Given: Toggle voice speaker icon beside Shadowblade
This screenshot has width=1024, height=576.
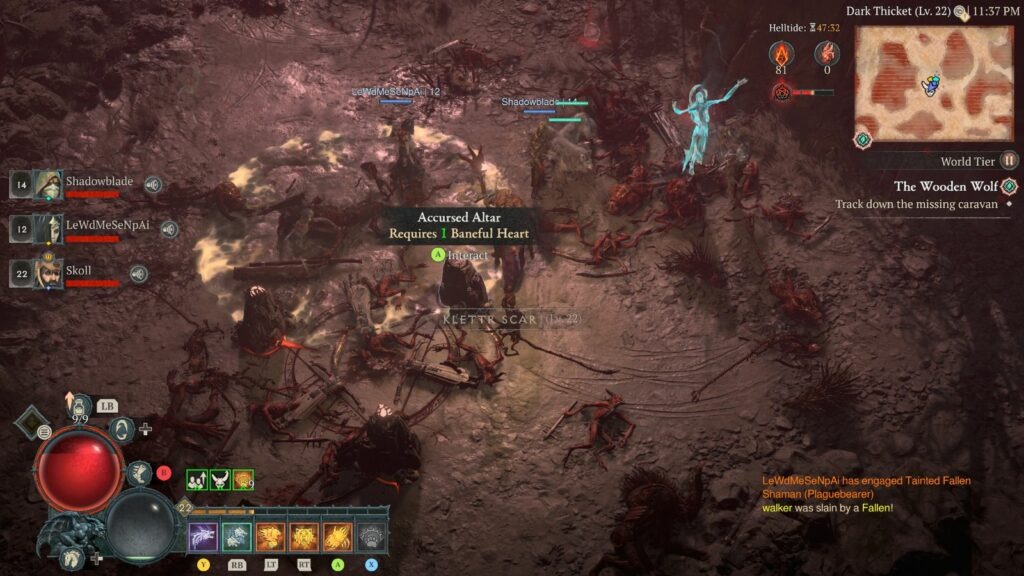Looking at the screenshot, I should coord(152,184).
